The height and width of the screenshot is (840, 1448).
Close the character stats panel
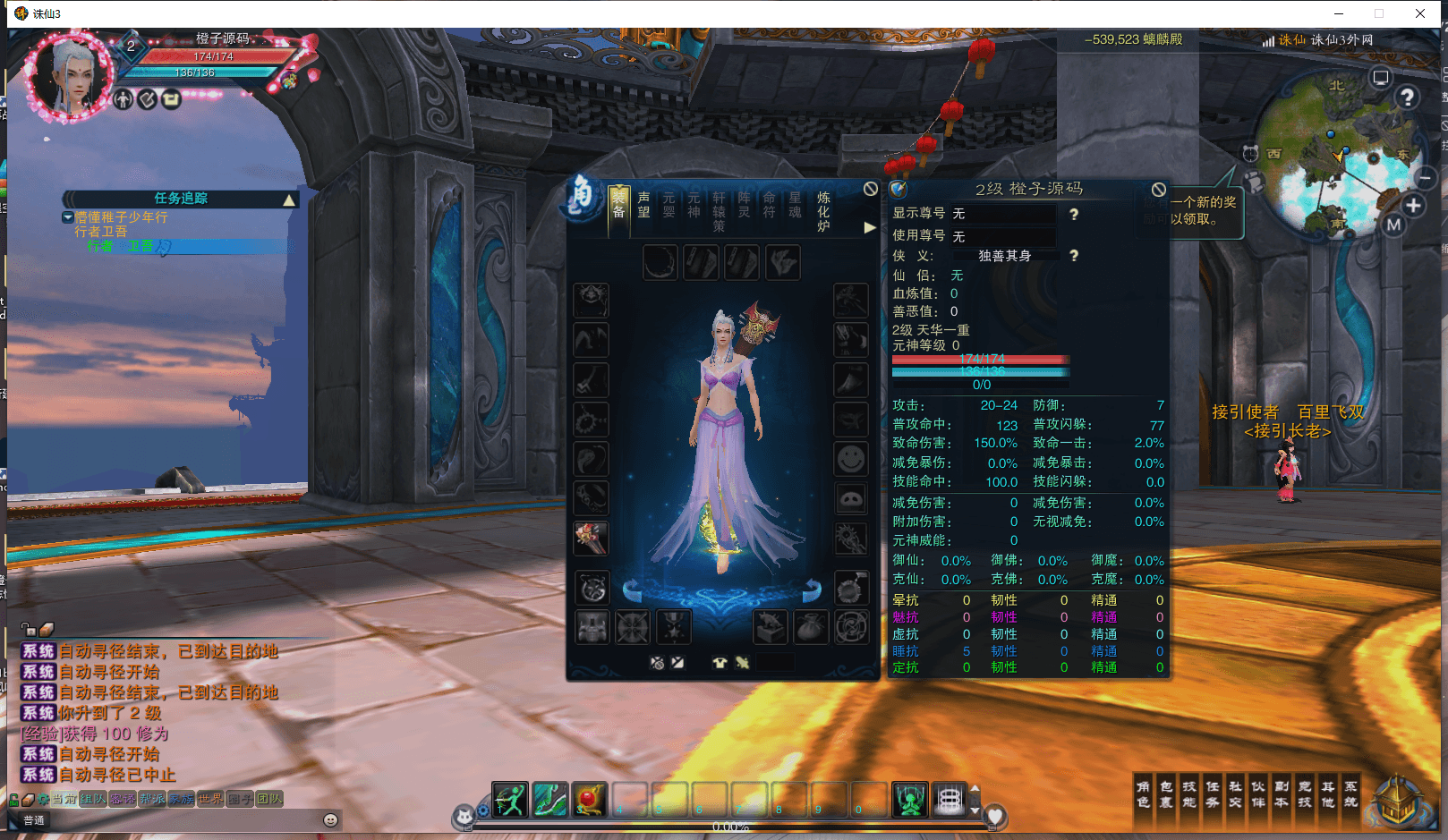click(1158, 190)
